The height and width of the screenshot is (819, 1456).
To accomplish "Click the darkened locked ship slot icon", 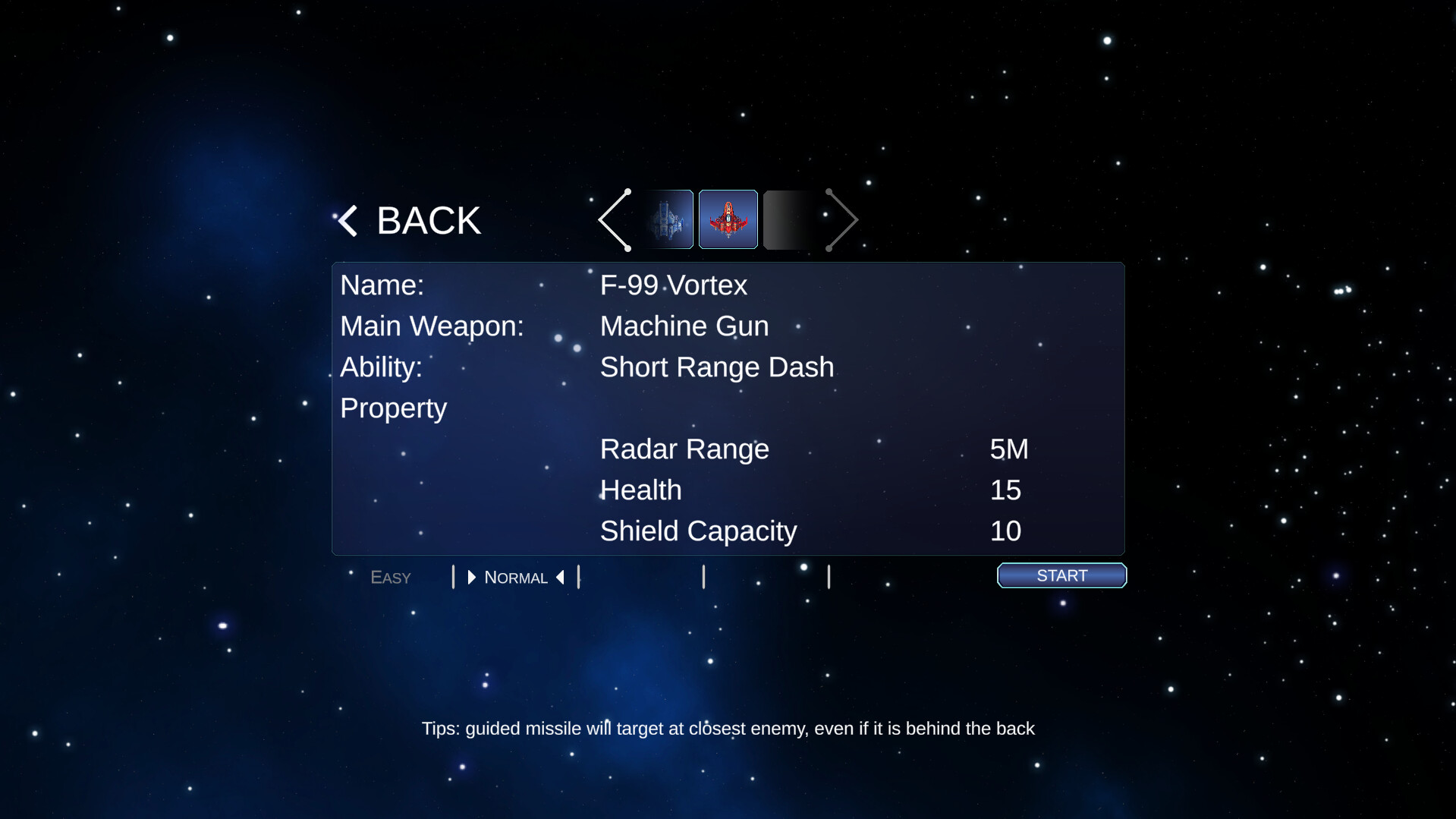I will [x=789, y=219].
